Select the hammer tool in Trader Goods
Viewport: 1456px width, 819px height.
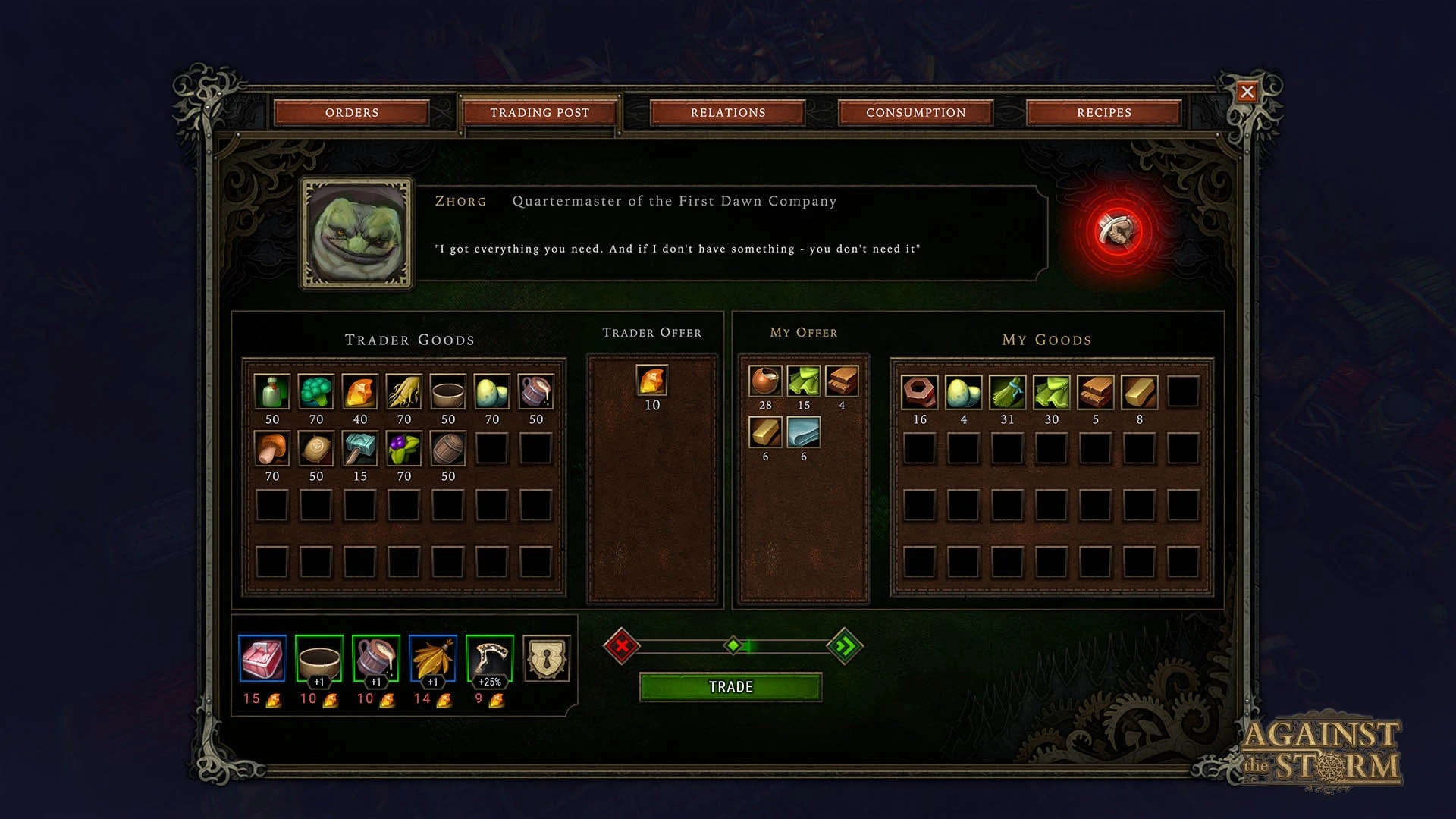(359, 449)
